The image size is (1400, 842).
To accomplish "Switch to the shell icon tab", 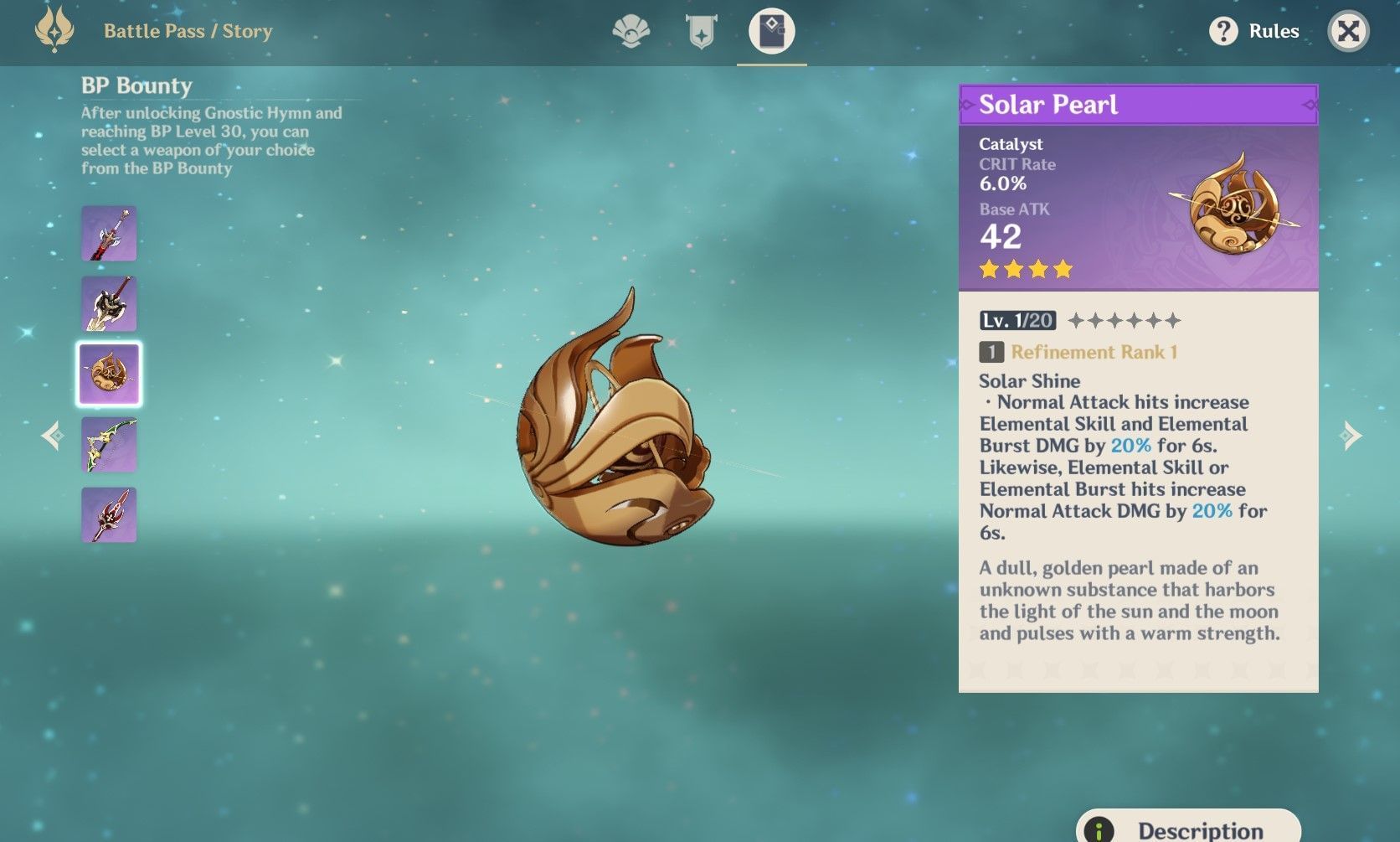I will (631, 32).
